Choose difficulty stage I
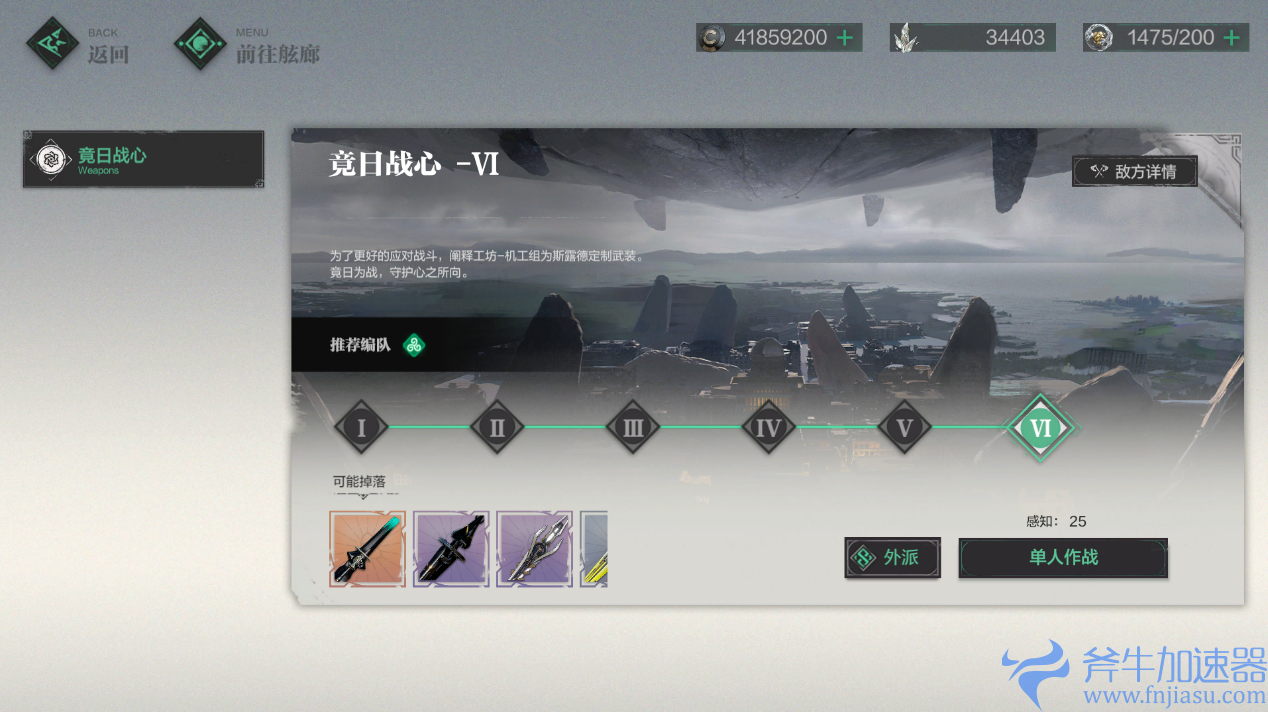Image resolution: width=1268 pixels, height=712 pixels. (x=360, y=428)
